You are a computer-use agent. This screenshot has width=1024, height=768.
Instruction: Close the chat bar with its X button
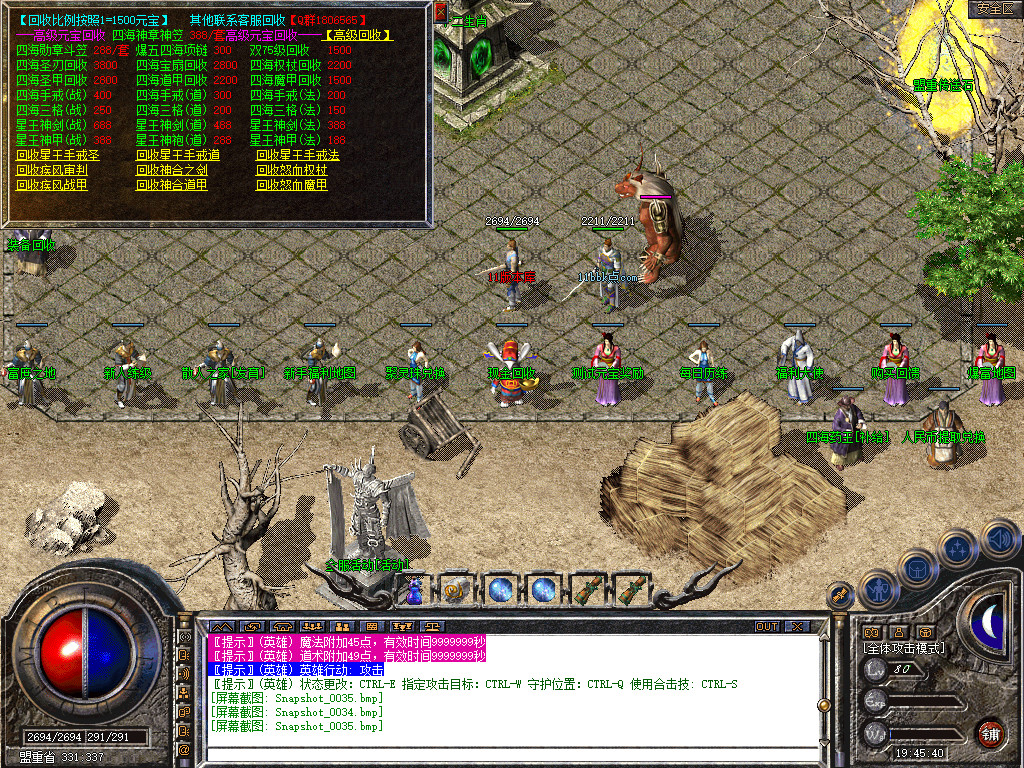(797, 627)
